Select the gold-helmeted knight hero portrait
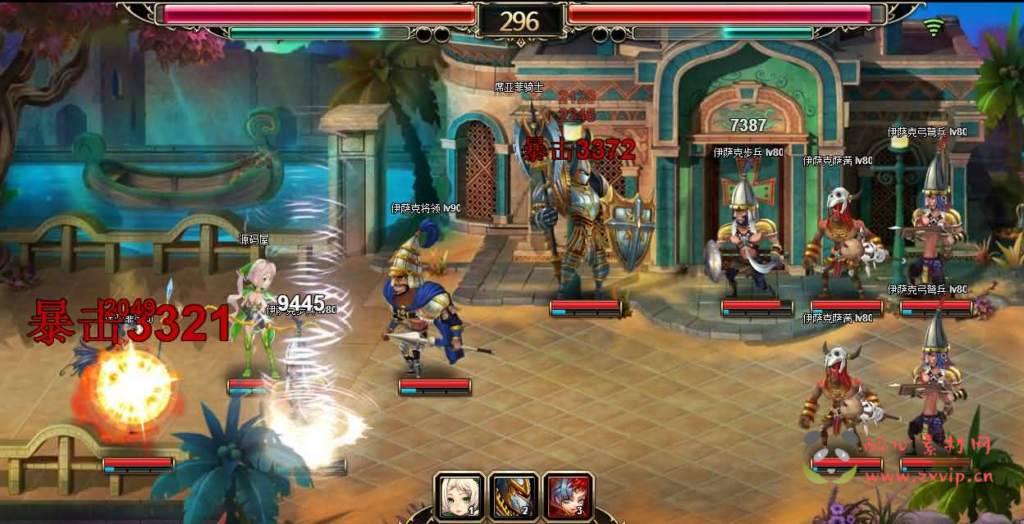This screenshot has height=524, width=1024. 514,496
